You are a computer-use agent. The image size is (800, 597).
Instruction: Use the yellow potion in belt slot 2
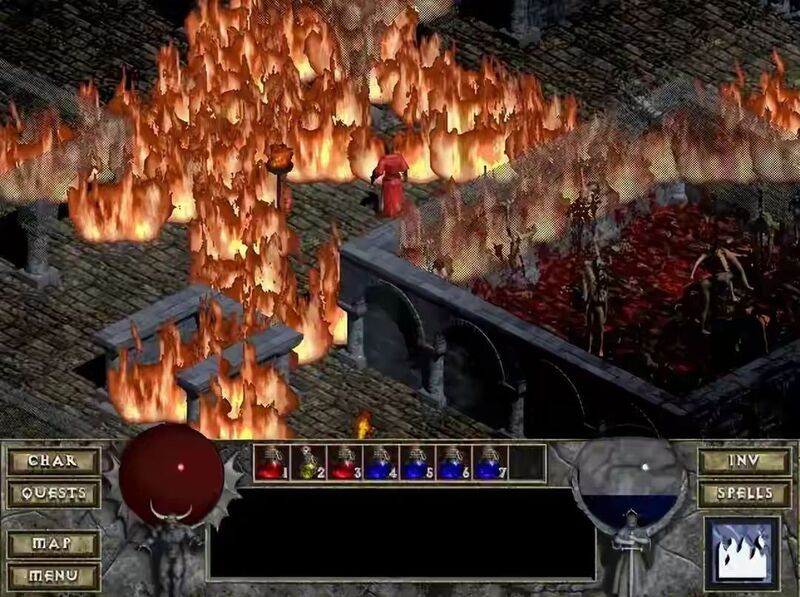click(x=308, y=463)
